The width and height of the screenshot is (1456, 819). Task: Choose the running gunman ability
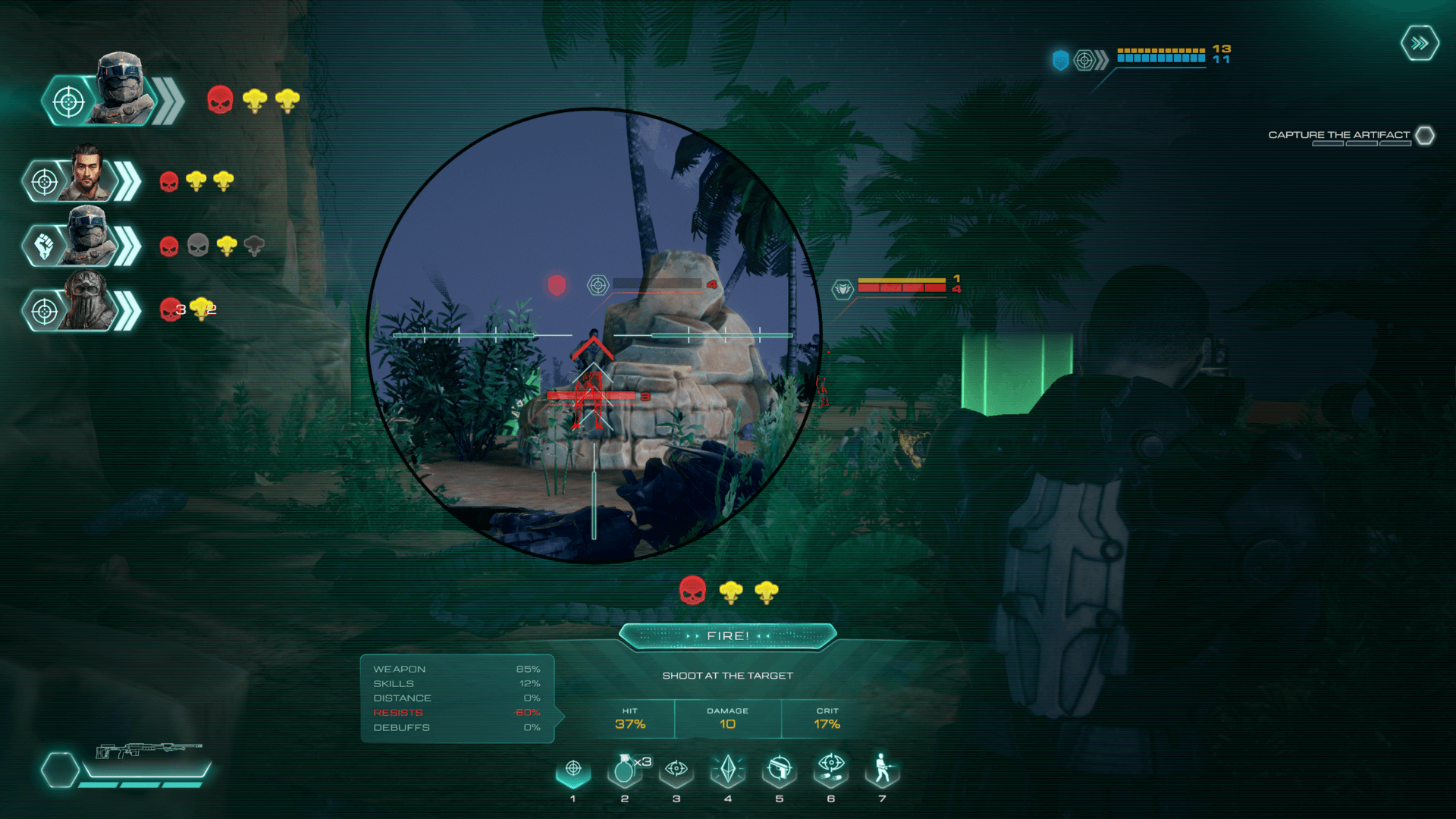(x=882, y=769)
